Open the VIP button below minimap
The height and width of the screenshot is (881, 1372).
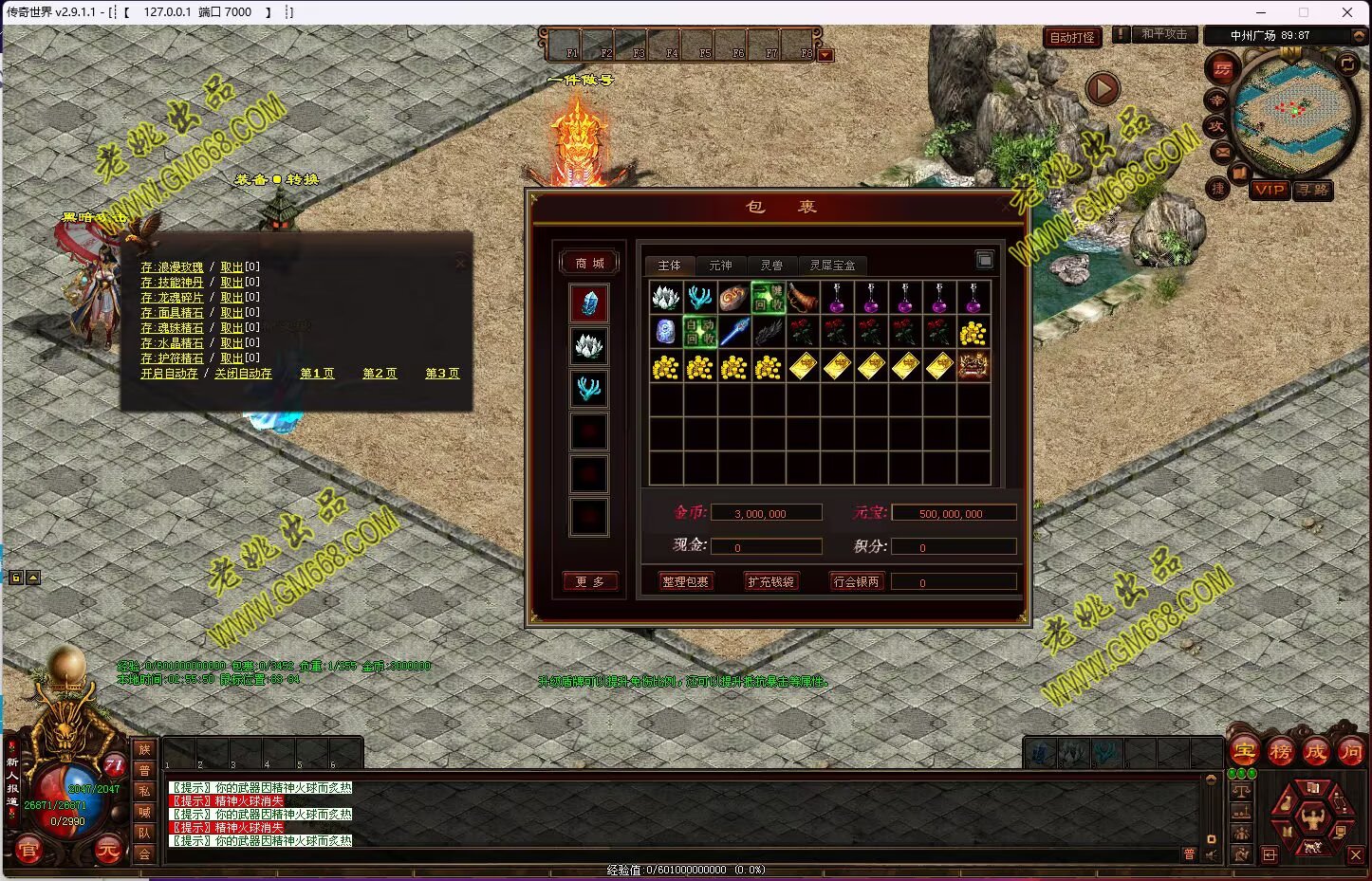point(1269,190)
